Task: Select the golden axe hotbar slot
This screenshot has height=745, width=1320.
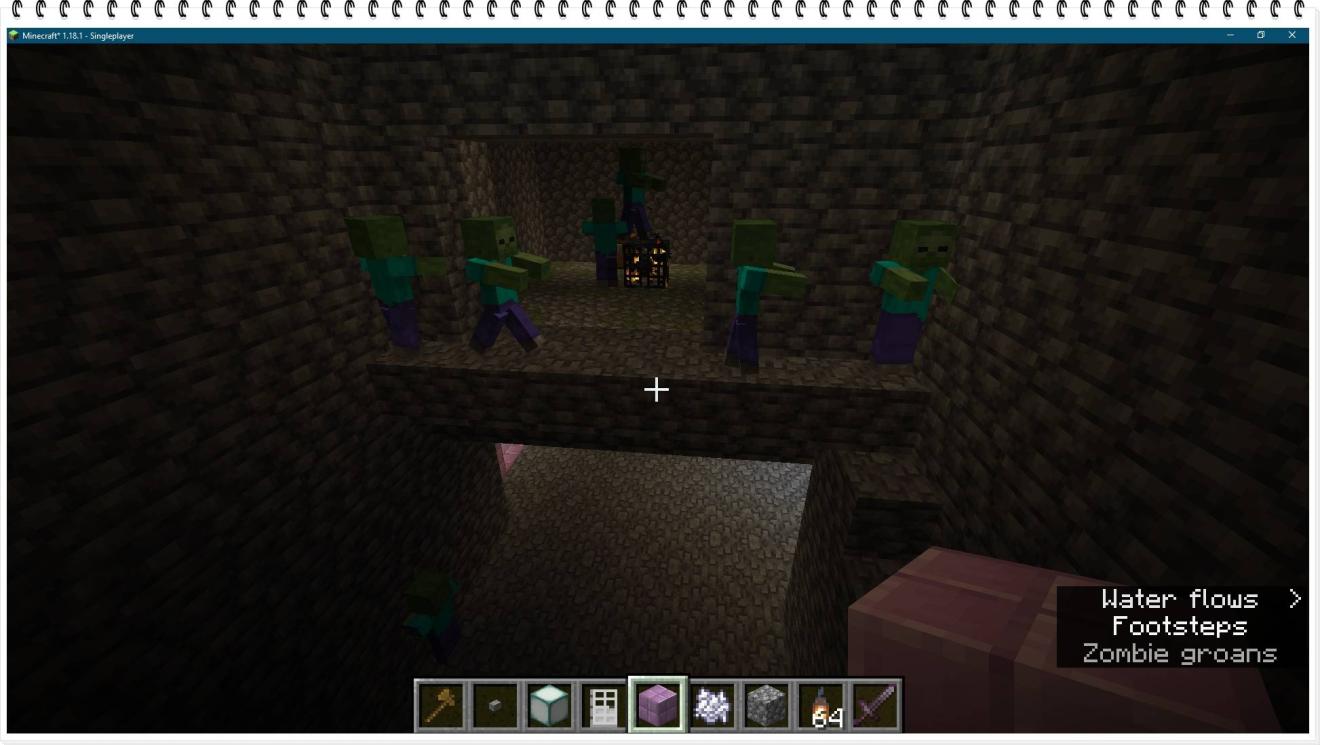Action: [441, 705]
